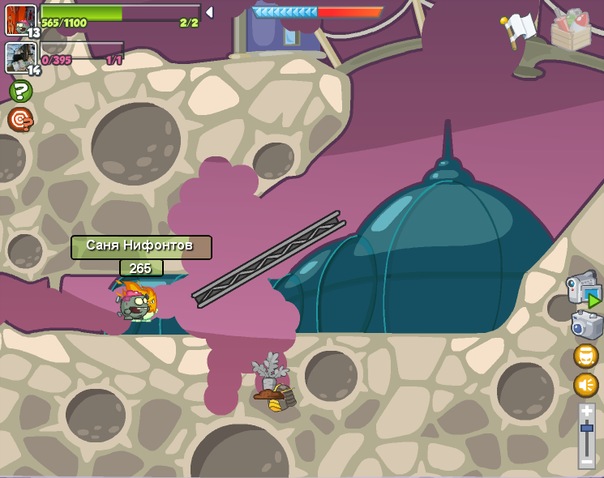Take a screenshot with the camera icon
604x478 pixels.
(586, 324)
